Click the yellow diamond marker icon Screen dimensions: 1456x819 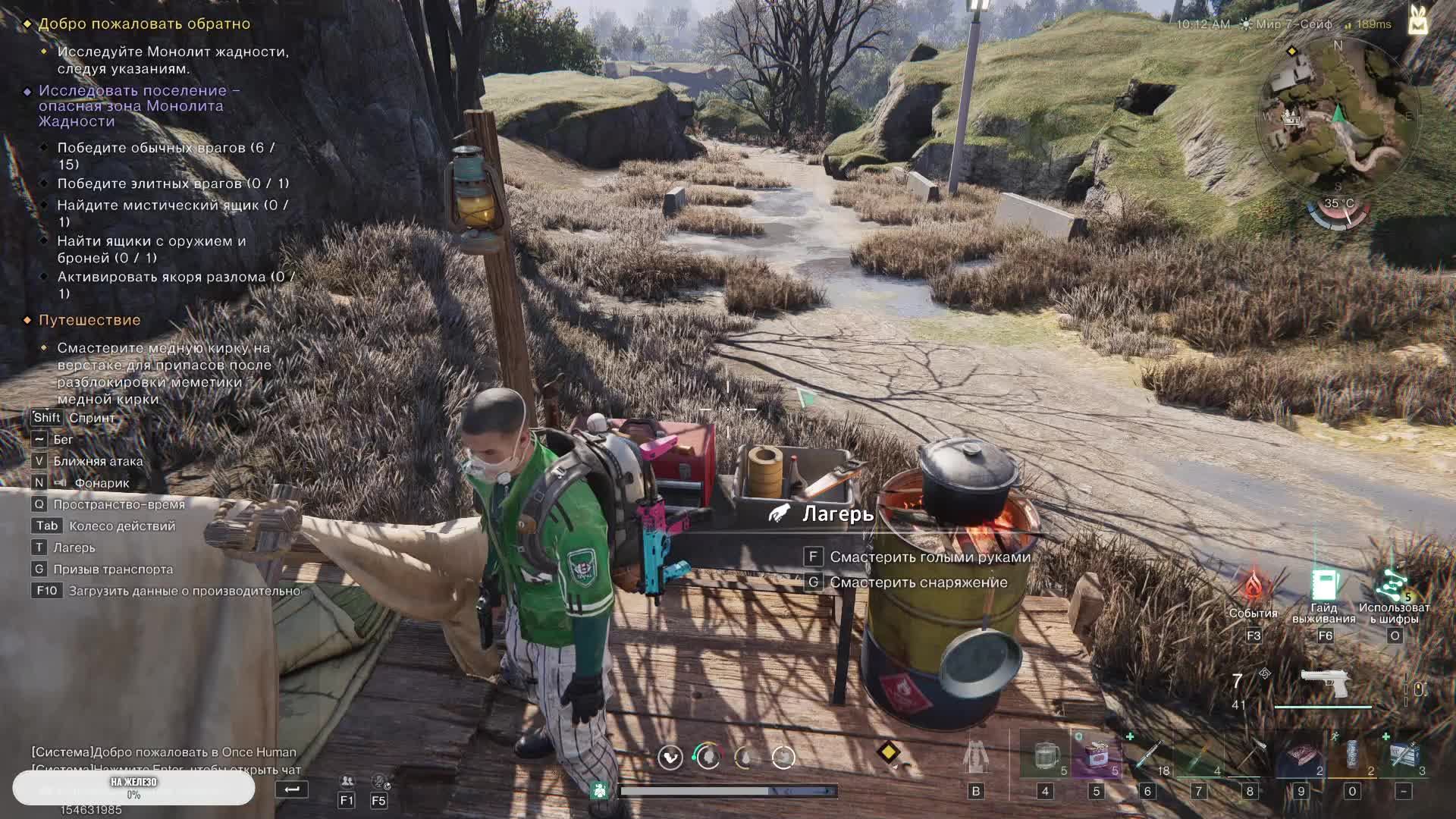pos(888,752)
